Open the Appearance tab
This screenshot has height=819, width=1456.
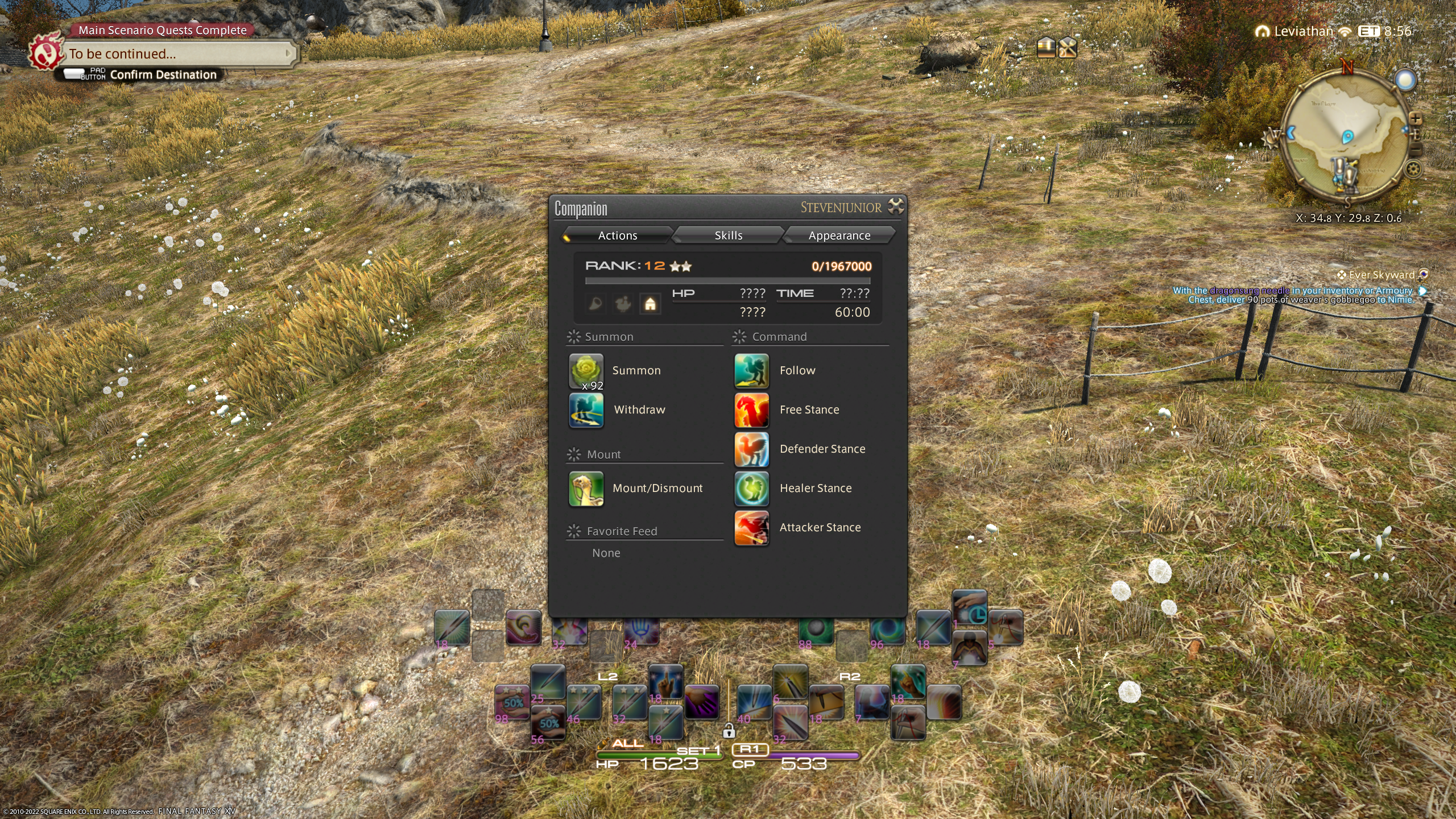tap(839, 235)
